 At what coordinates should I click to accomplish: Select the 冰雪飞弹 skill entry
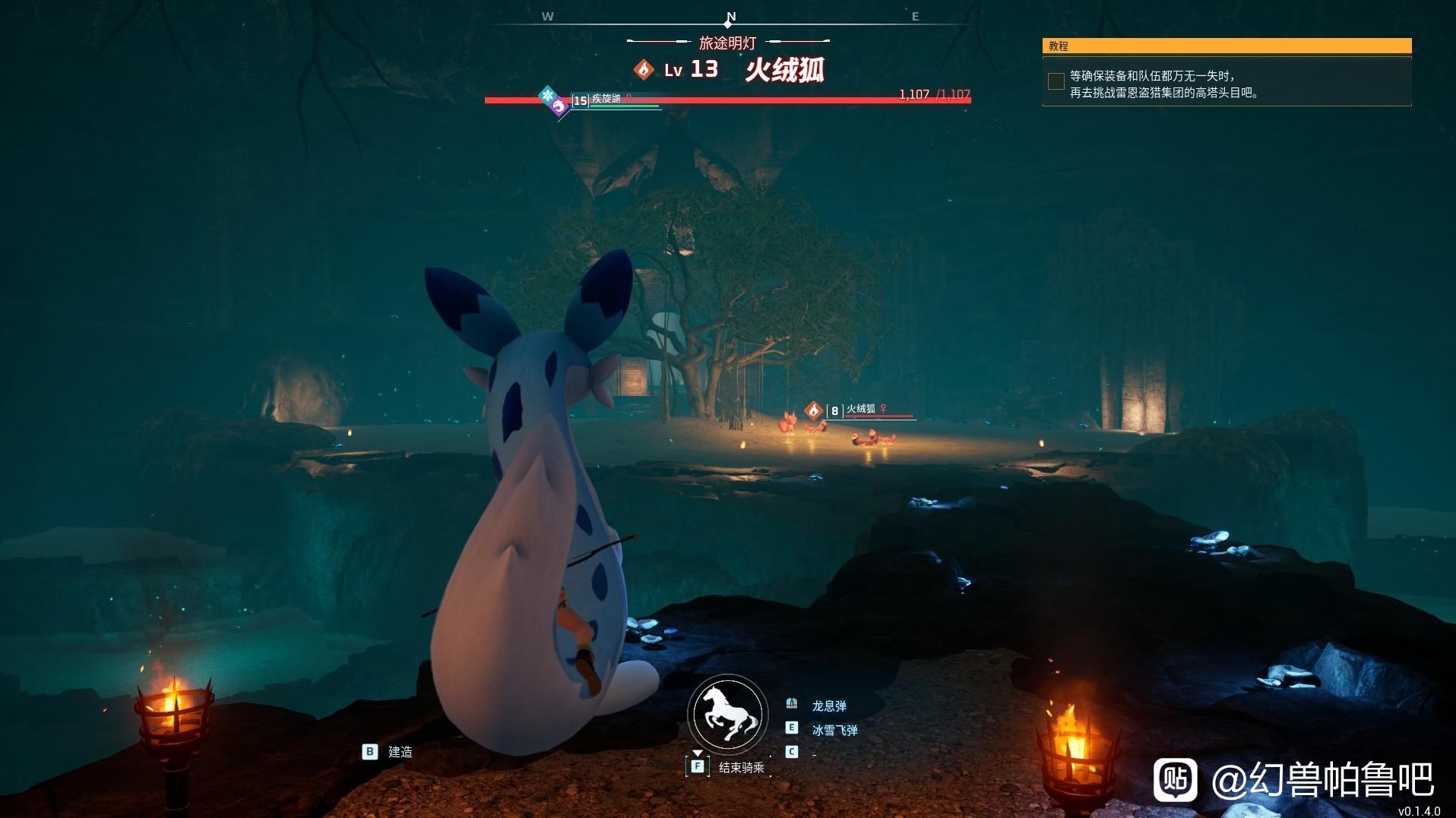834,730
